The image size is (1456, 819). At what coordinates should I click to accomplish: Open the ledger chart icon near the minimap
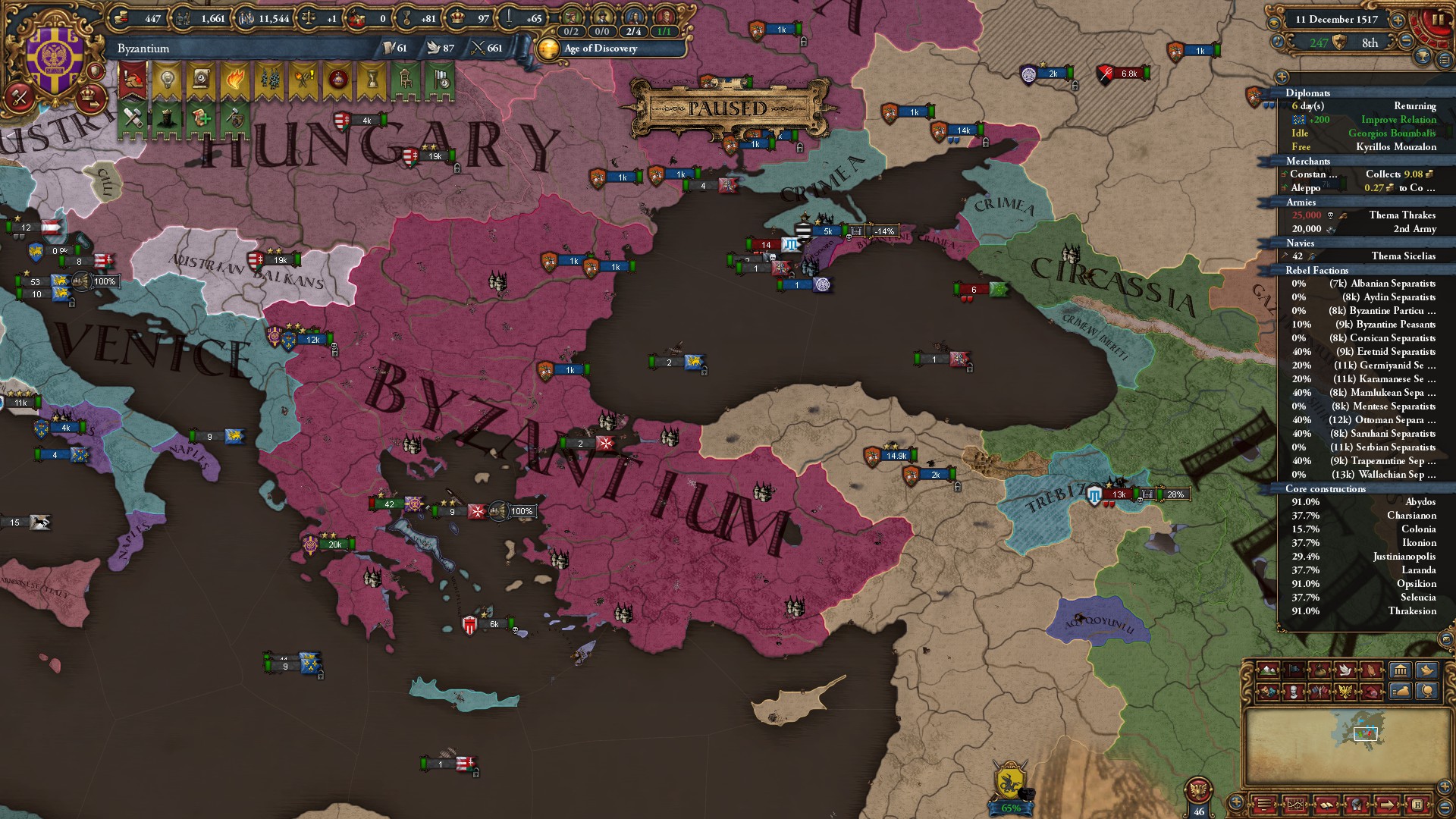coord(1295,805)
